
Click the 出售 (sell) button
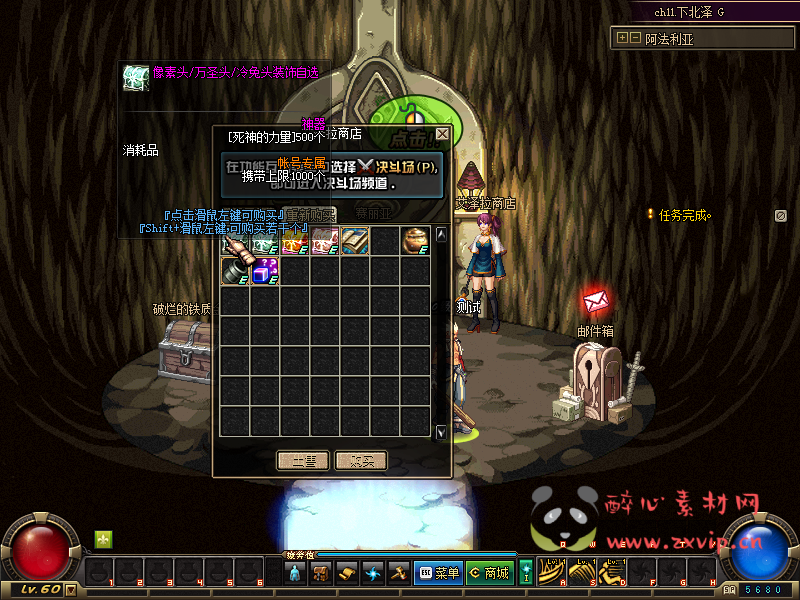pos(303,460)
